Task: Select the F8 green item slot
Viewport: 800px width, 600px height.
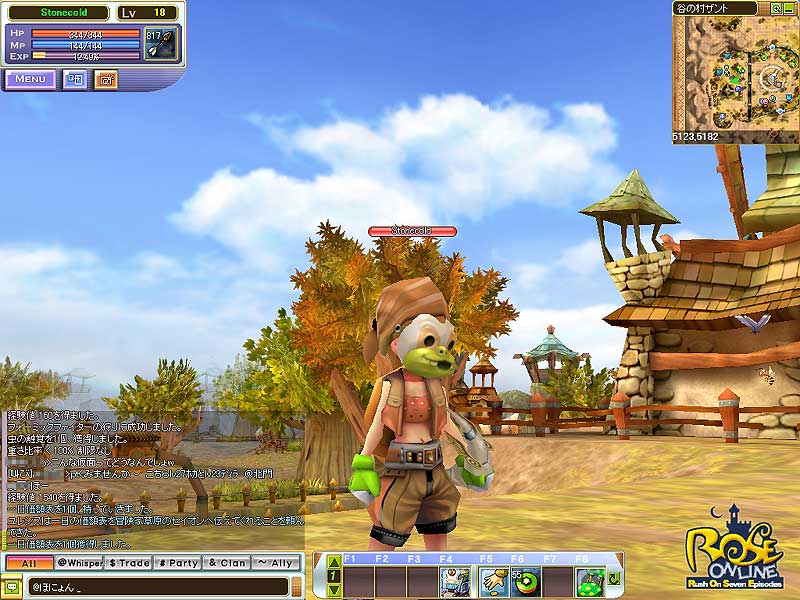Action: [x=591, y=582]
